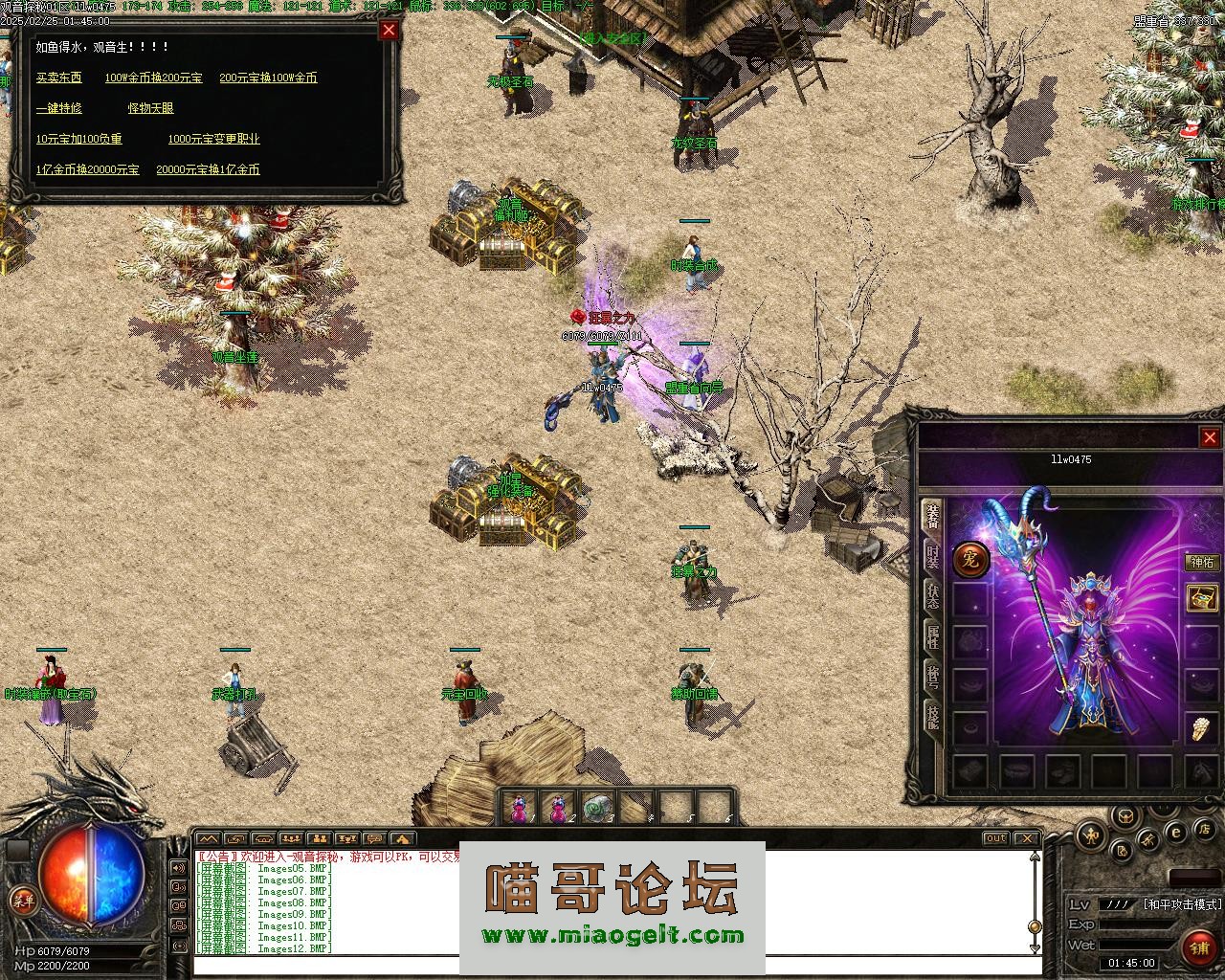Choose 10元宝加100负重 weight option
This screenshot has height=980, width=1225.
[x=78, y=139]
